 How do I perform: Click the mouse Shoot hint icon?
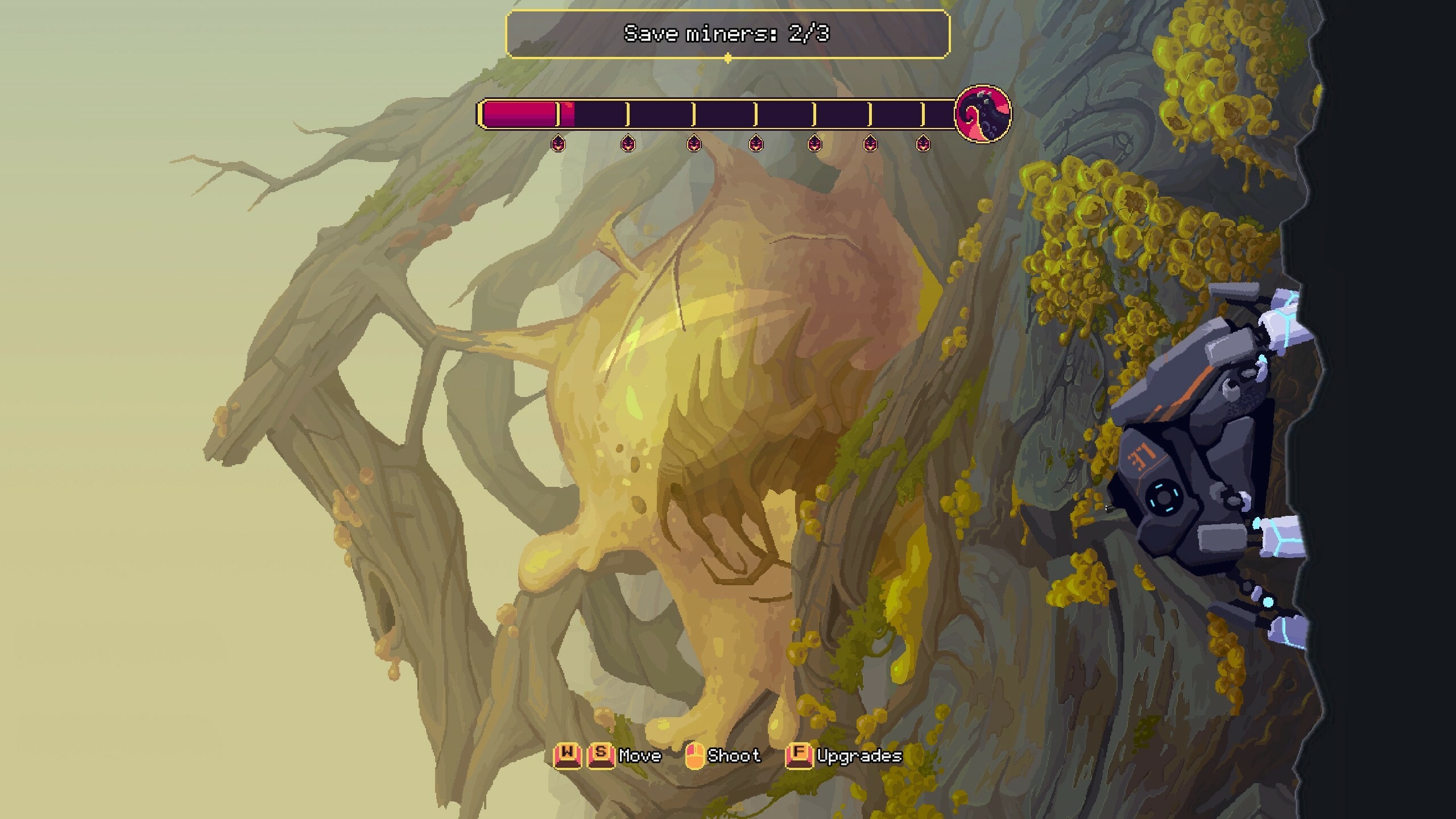(696, 755)
